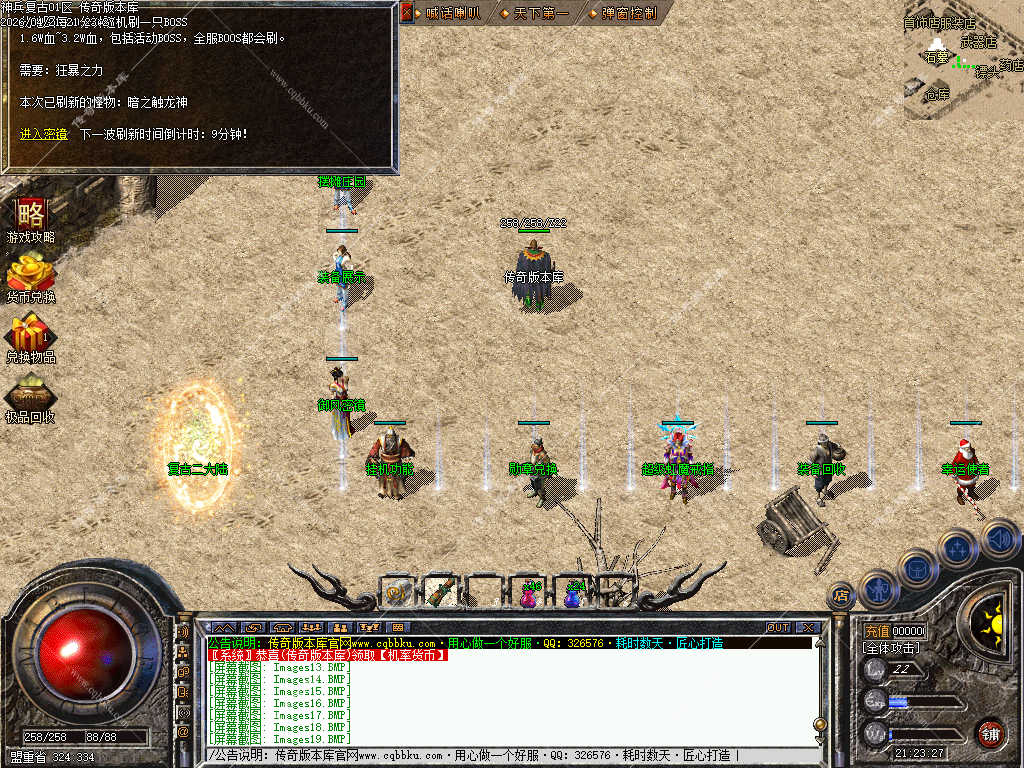This screenshot has height=768, width=1024.
Task: Open the 店 shop round button
Action: [x=841, y=596]
